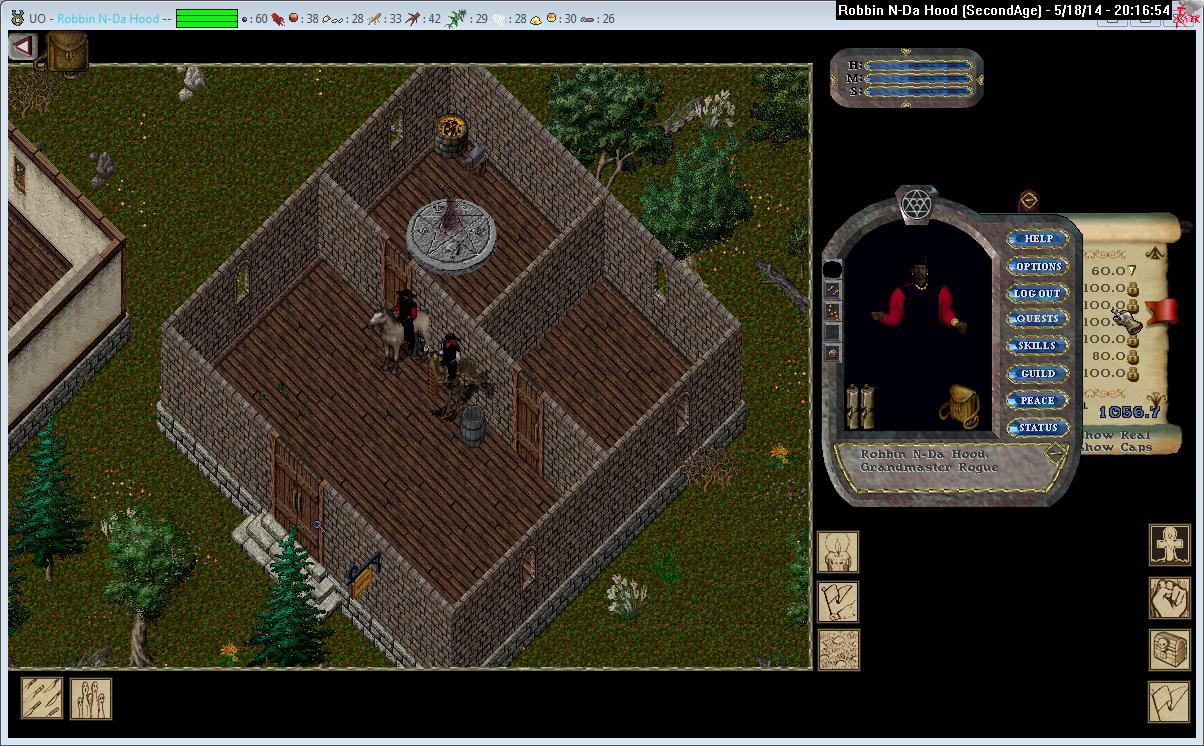The image size is (1204, 746).
Task: Open the character Status window
Action: pos(1037,427)
